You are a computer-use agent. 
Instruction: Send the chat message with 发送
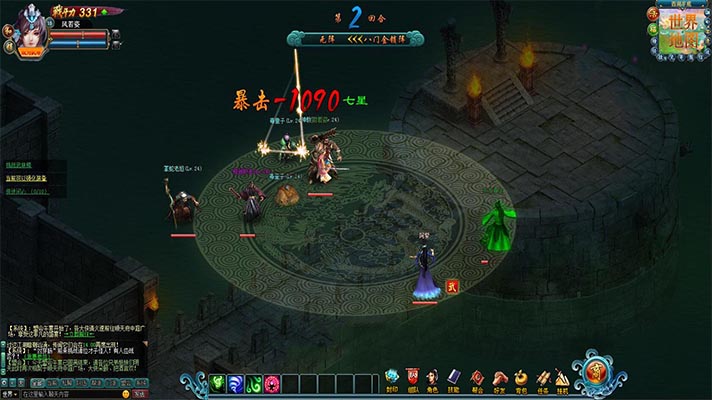click(167, 394)
